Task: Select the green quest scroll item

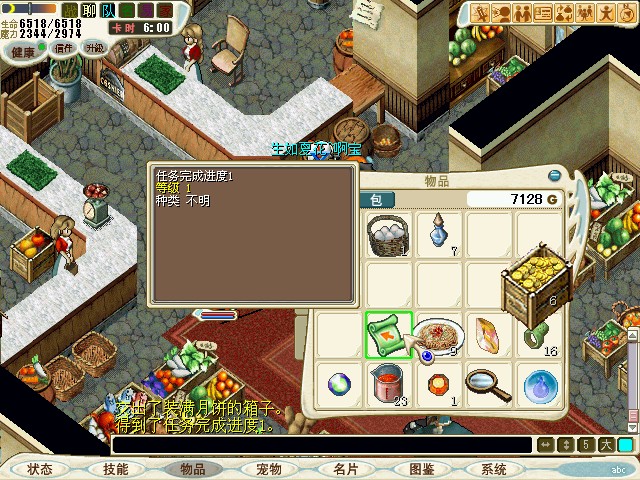Action: point(387,334)
